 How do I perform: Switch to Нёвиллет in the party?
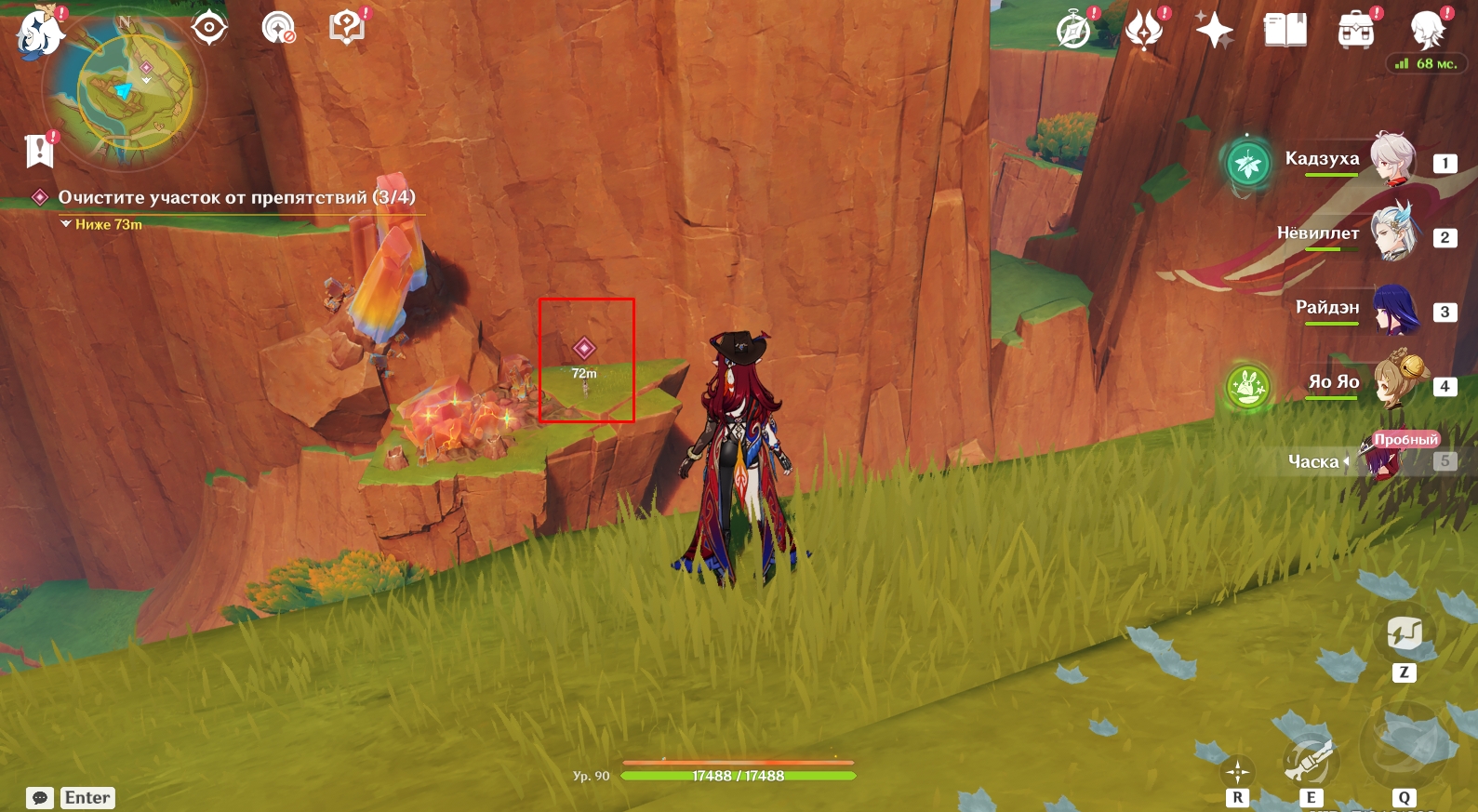tap(1391, 234)
